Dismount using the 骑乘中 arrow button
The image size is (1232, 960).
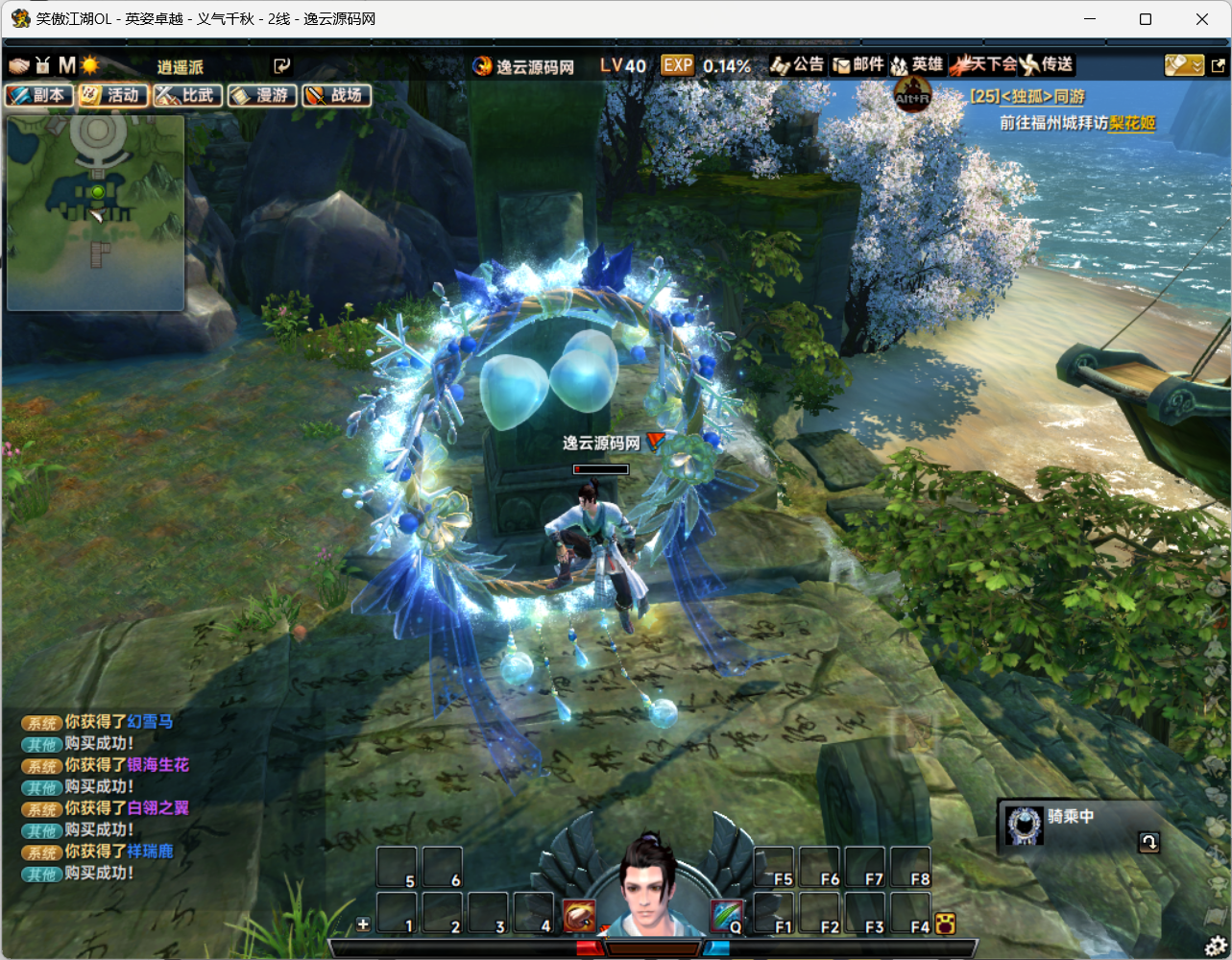coord(1148,843)
